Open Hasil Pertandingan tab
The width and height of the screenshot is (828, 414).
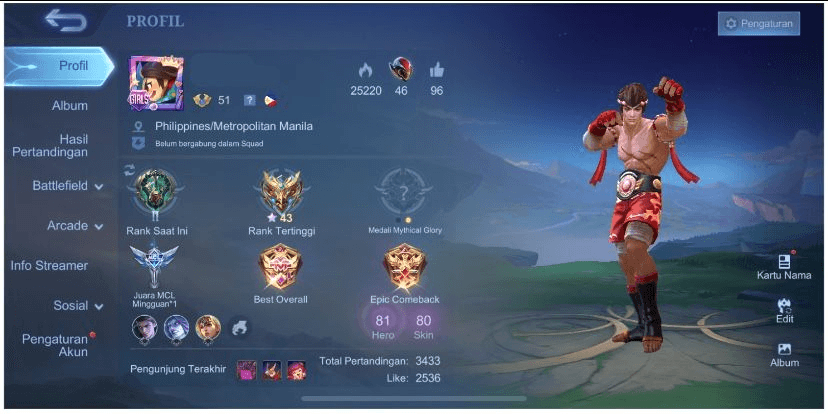(x=64, y=145)
